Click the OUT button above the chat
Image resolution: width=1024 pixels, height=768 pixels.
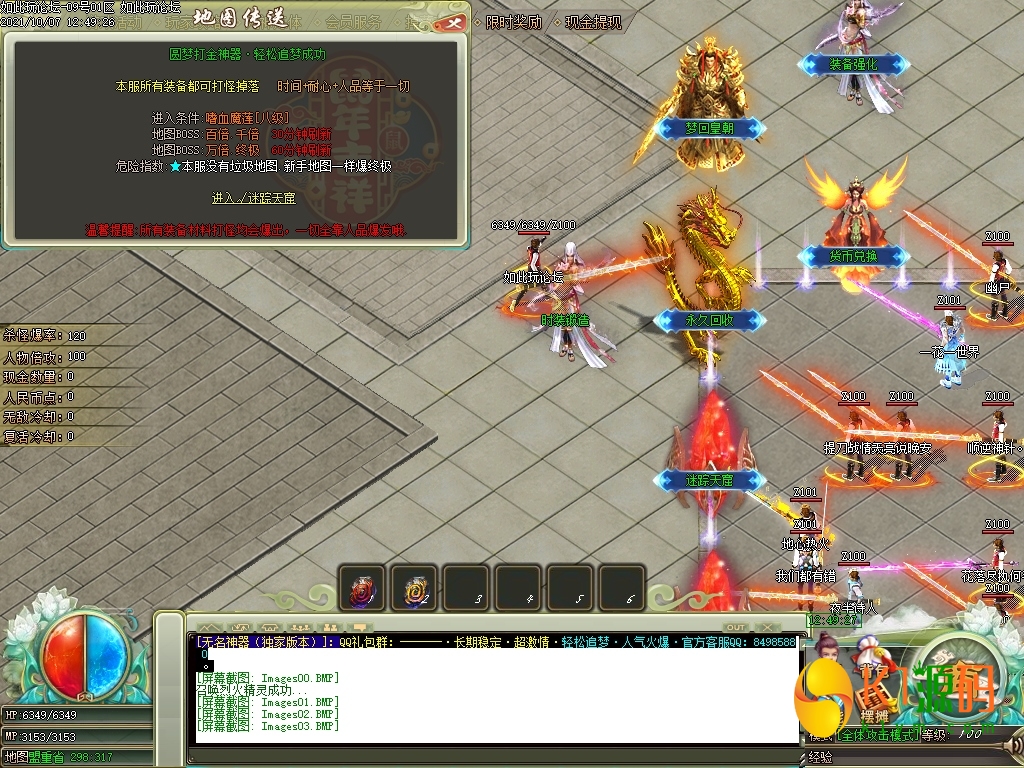tap(735, 627)
